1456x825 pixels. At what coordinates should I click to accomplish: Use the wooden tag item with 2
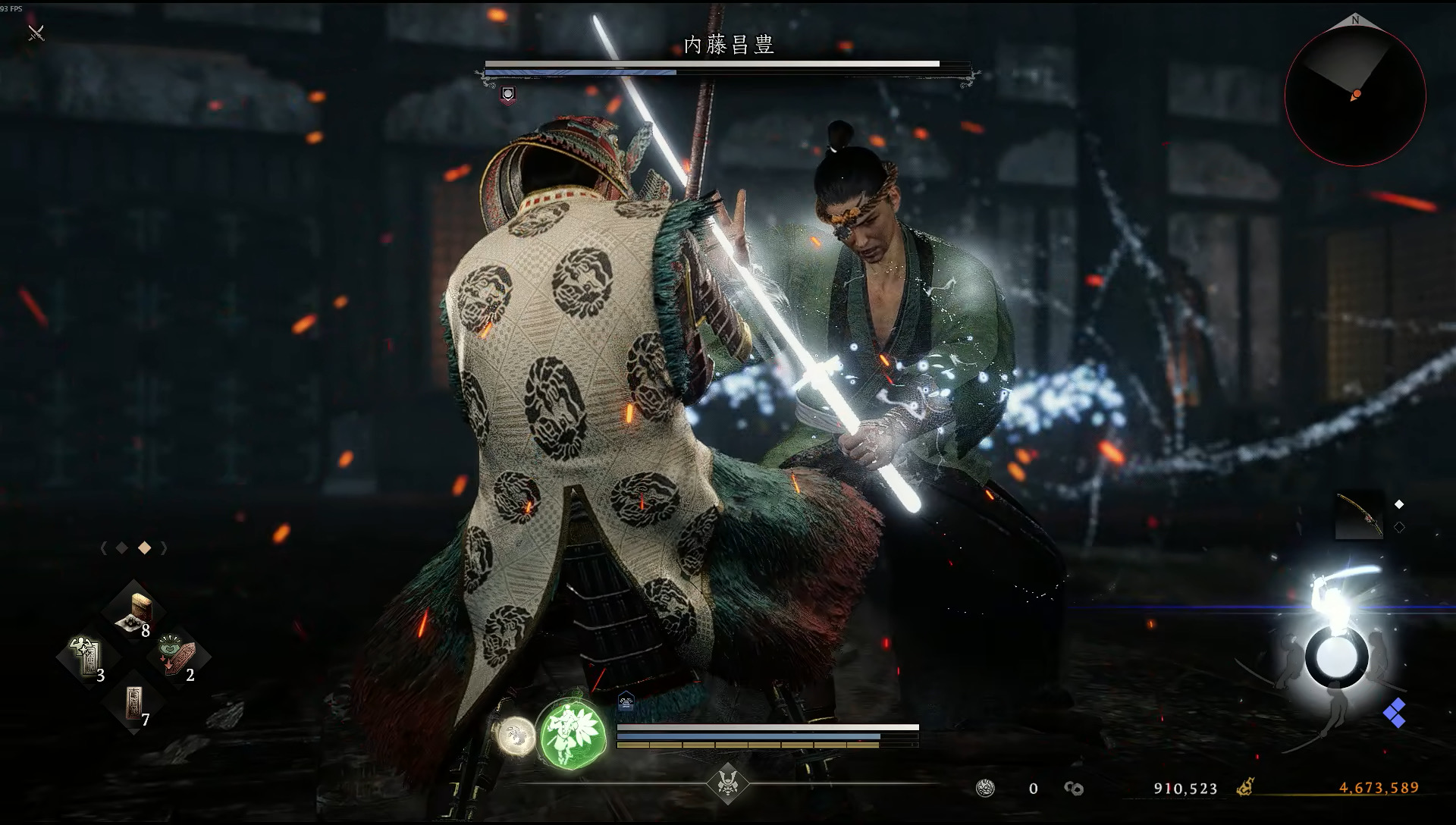tap(179, 657)
